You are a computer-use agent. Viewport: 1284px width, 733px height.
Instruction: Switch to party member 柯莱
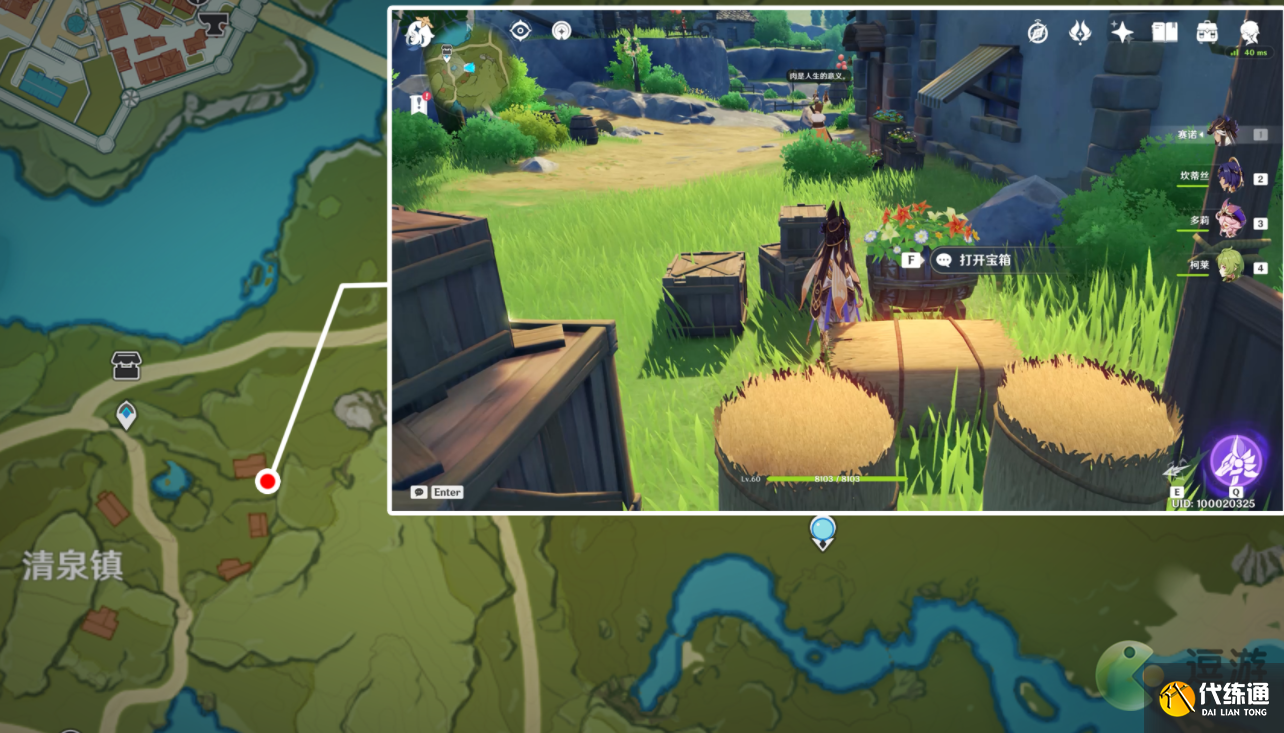[x=1228, y=266]
